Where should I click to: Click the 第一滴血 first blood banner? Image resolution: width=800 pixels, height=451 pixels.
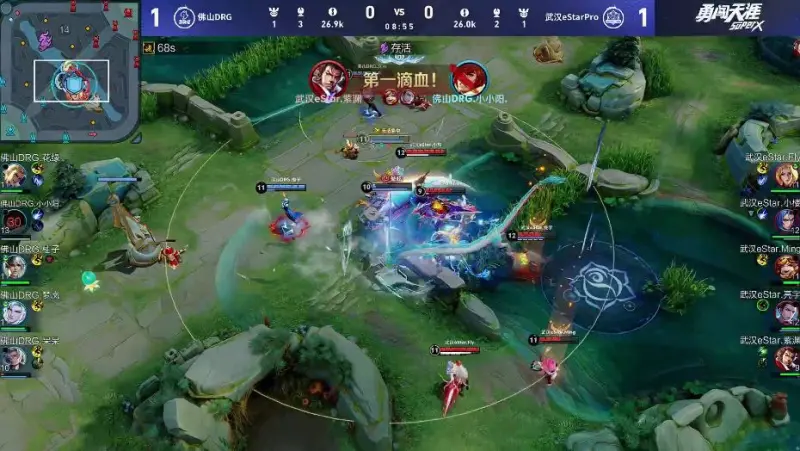click(398, 80)
